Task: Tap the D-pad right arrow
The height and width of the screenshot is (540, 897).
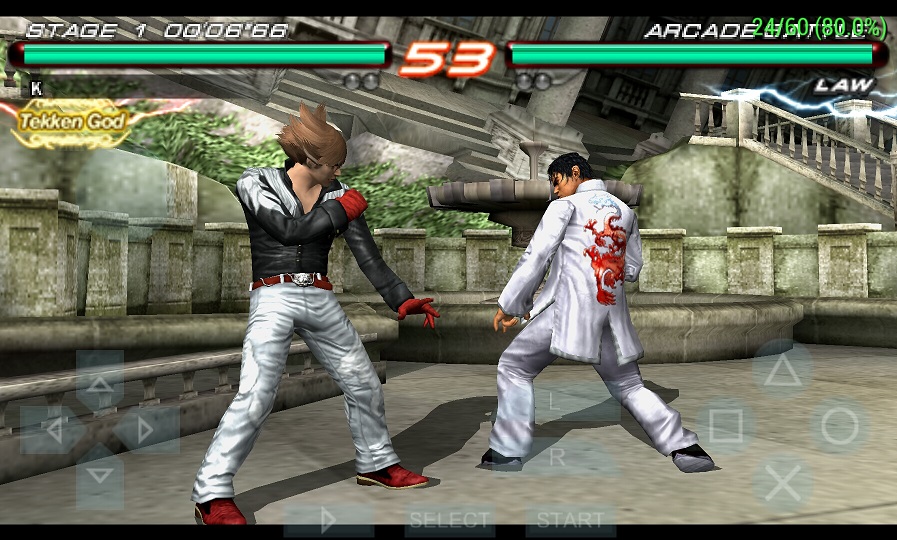Action: [x=147, y=430]
